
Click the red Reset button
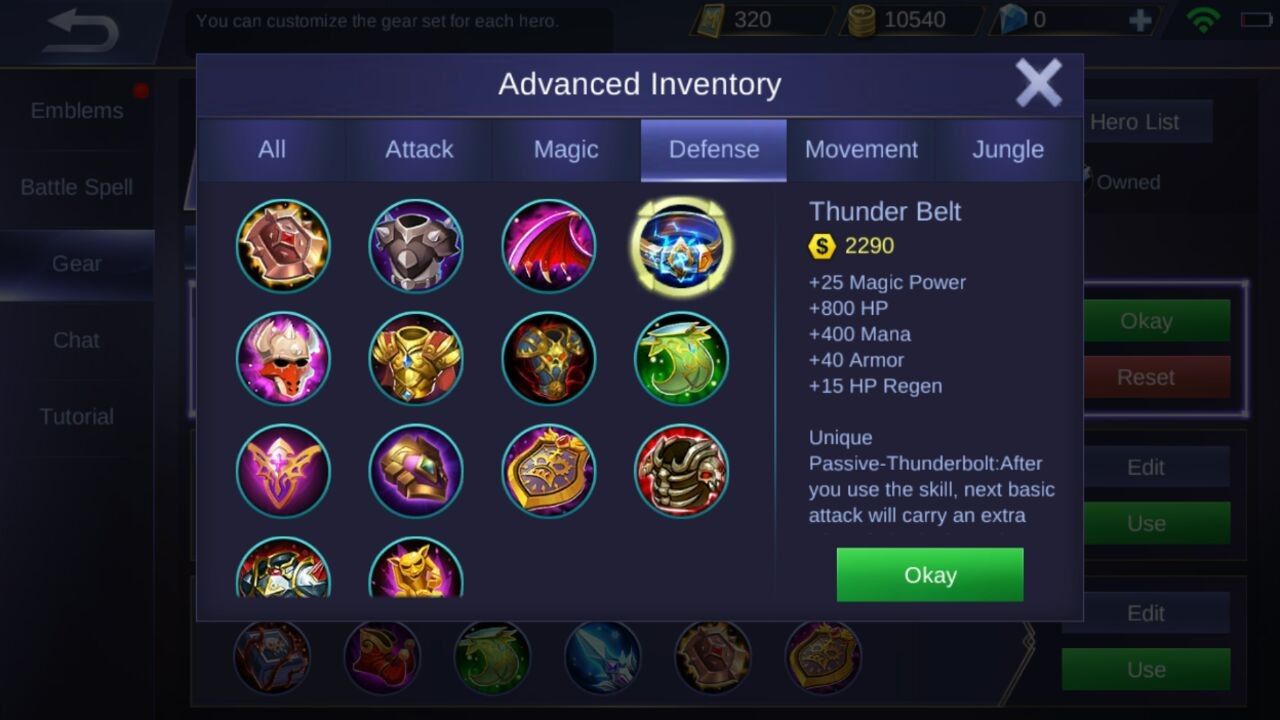point(1145,377)
